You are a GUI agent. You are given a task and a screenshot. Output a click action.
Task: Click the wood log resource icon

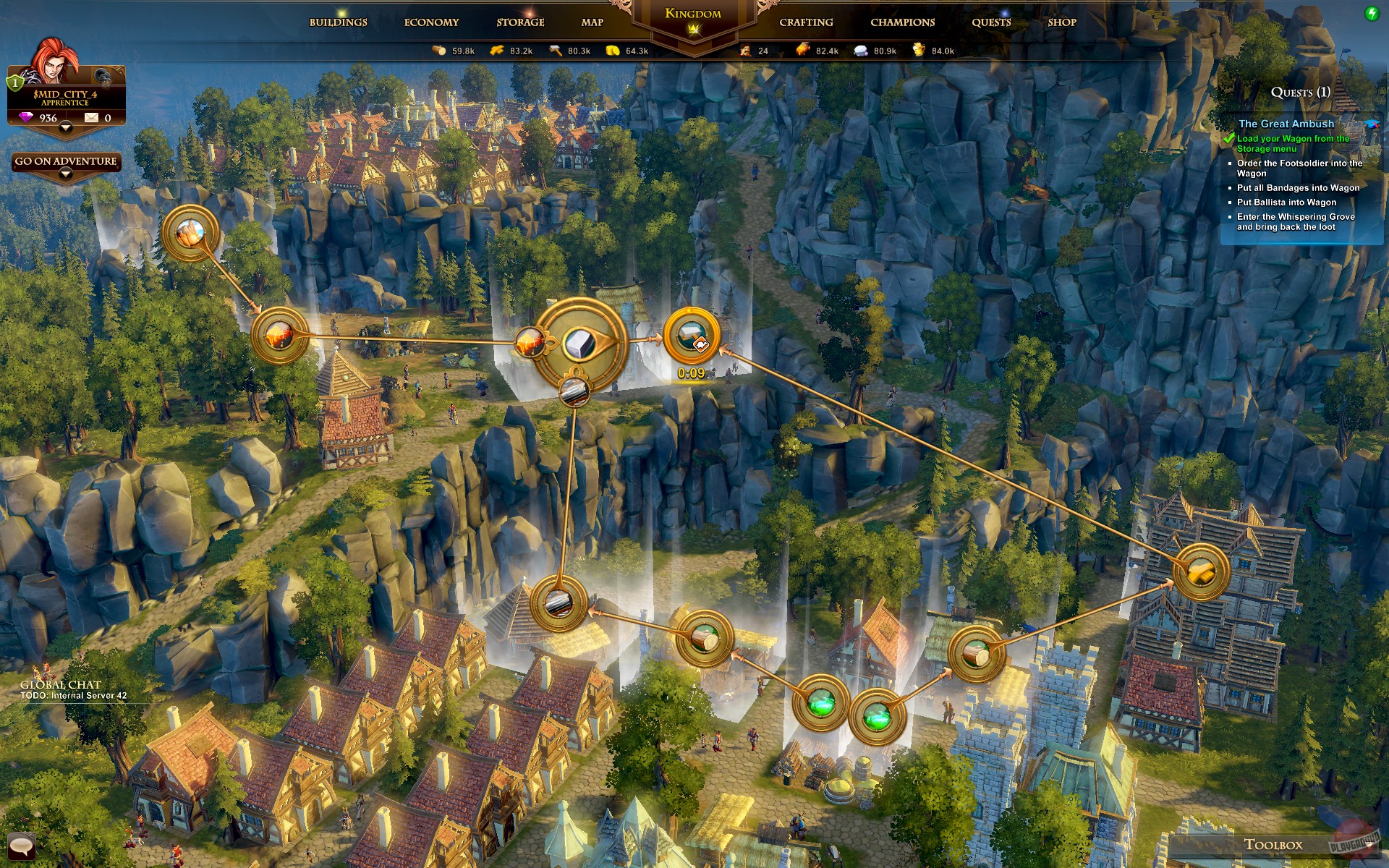pyautogui.click(x=438, y=51)
